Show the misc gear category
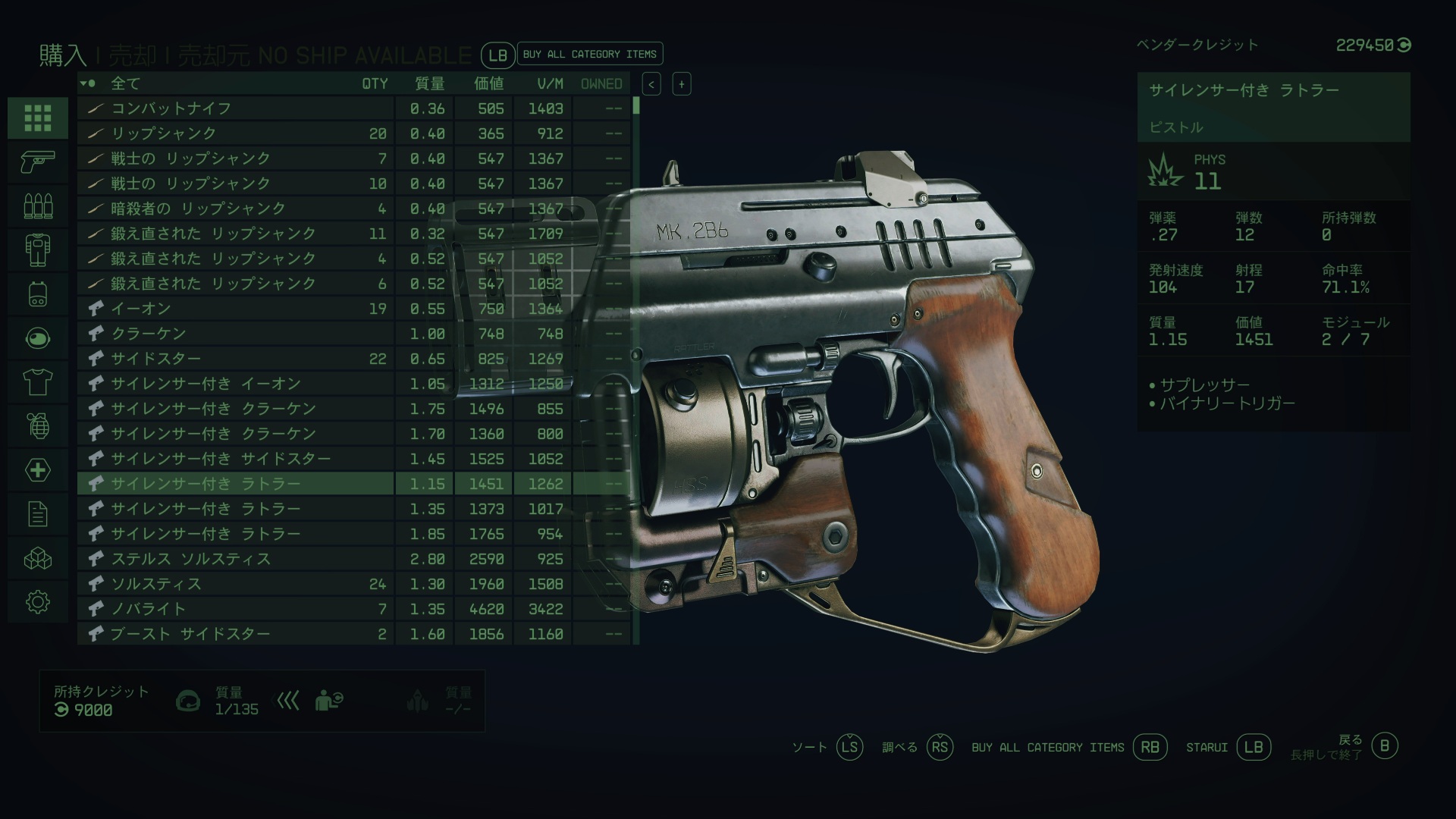 [x=38, y=602]
